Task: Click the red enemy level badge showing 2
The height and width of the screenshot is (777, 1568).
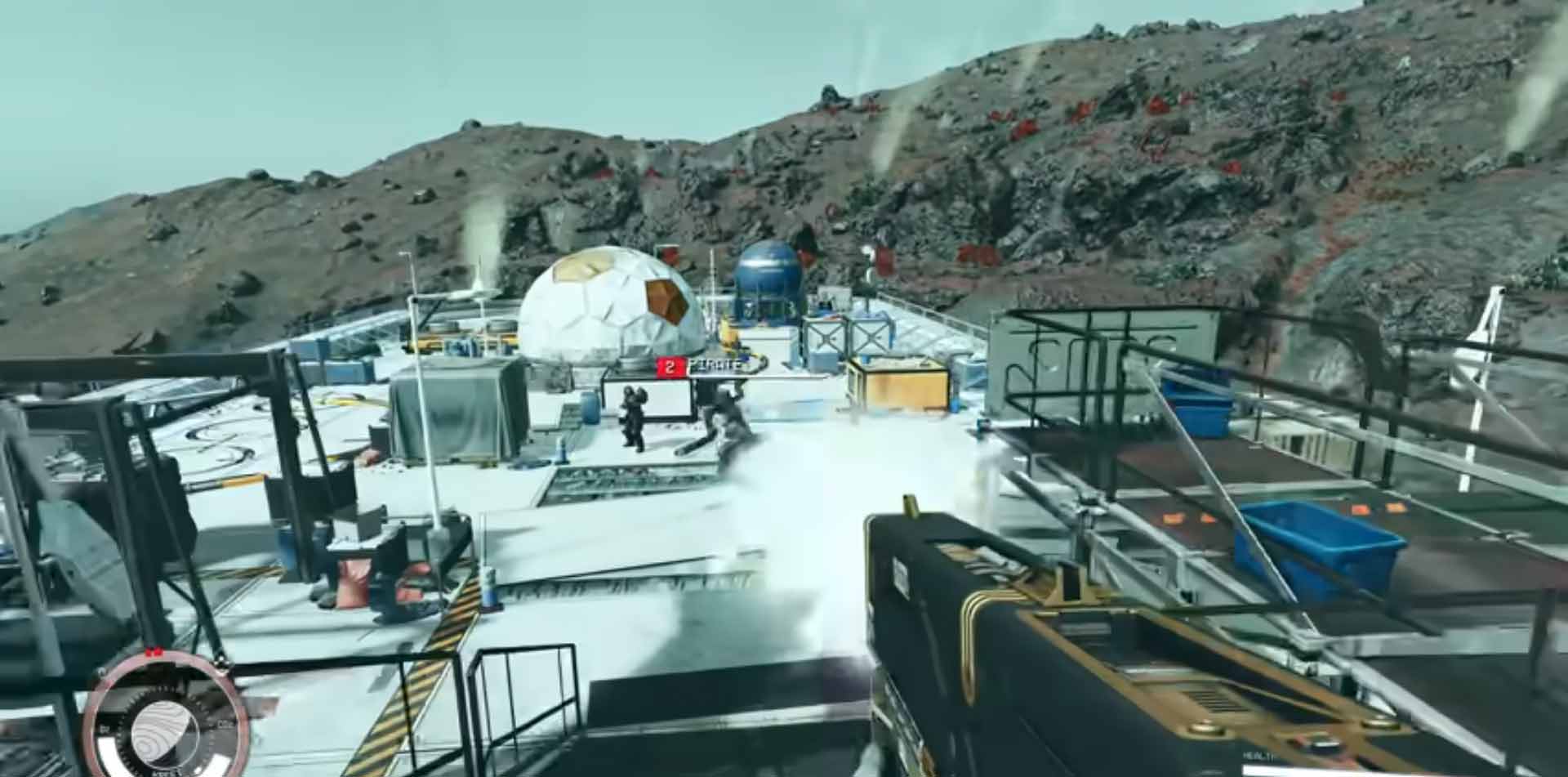Action: pyautogui.click(x=668, y=368)
